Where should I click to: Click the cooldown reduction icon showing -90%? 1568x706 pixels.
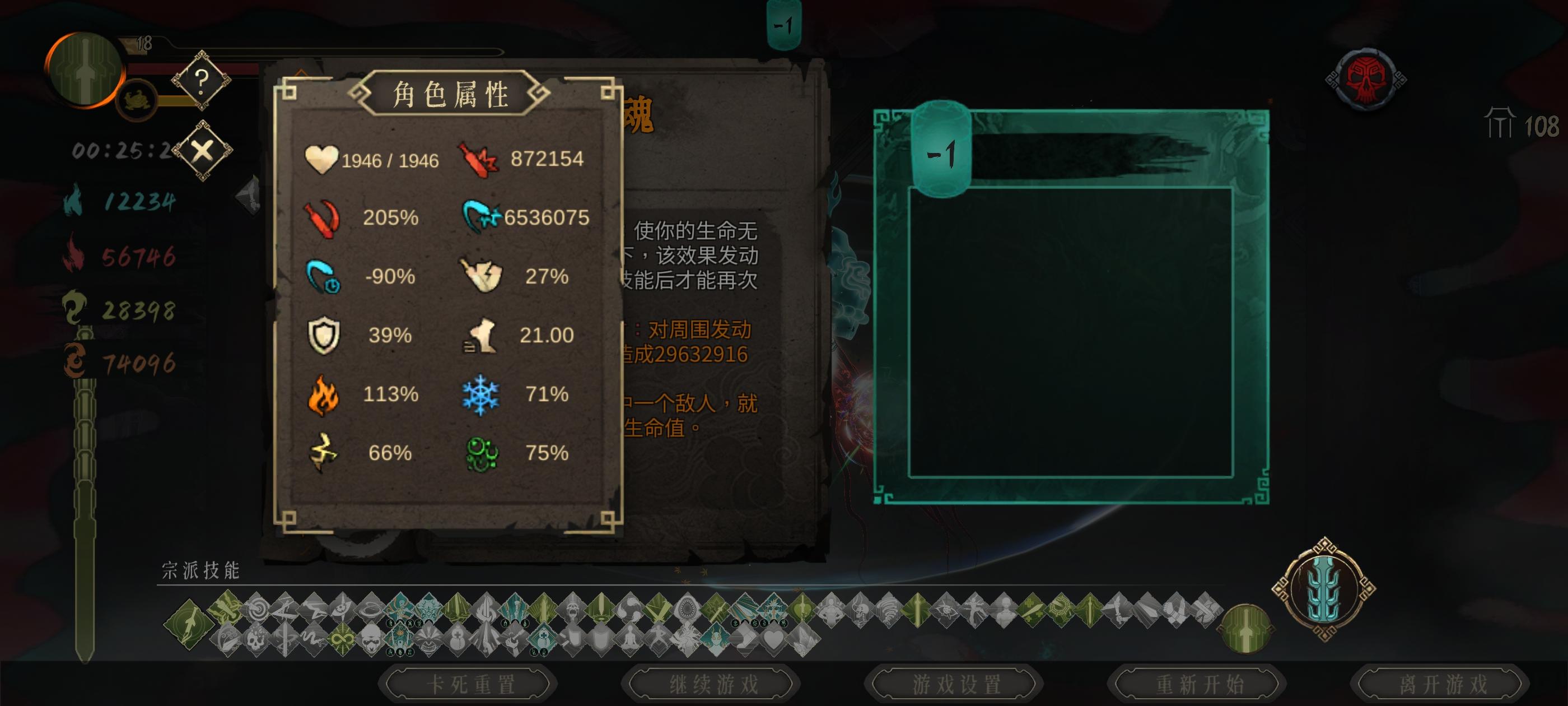323,277
